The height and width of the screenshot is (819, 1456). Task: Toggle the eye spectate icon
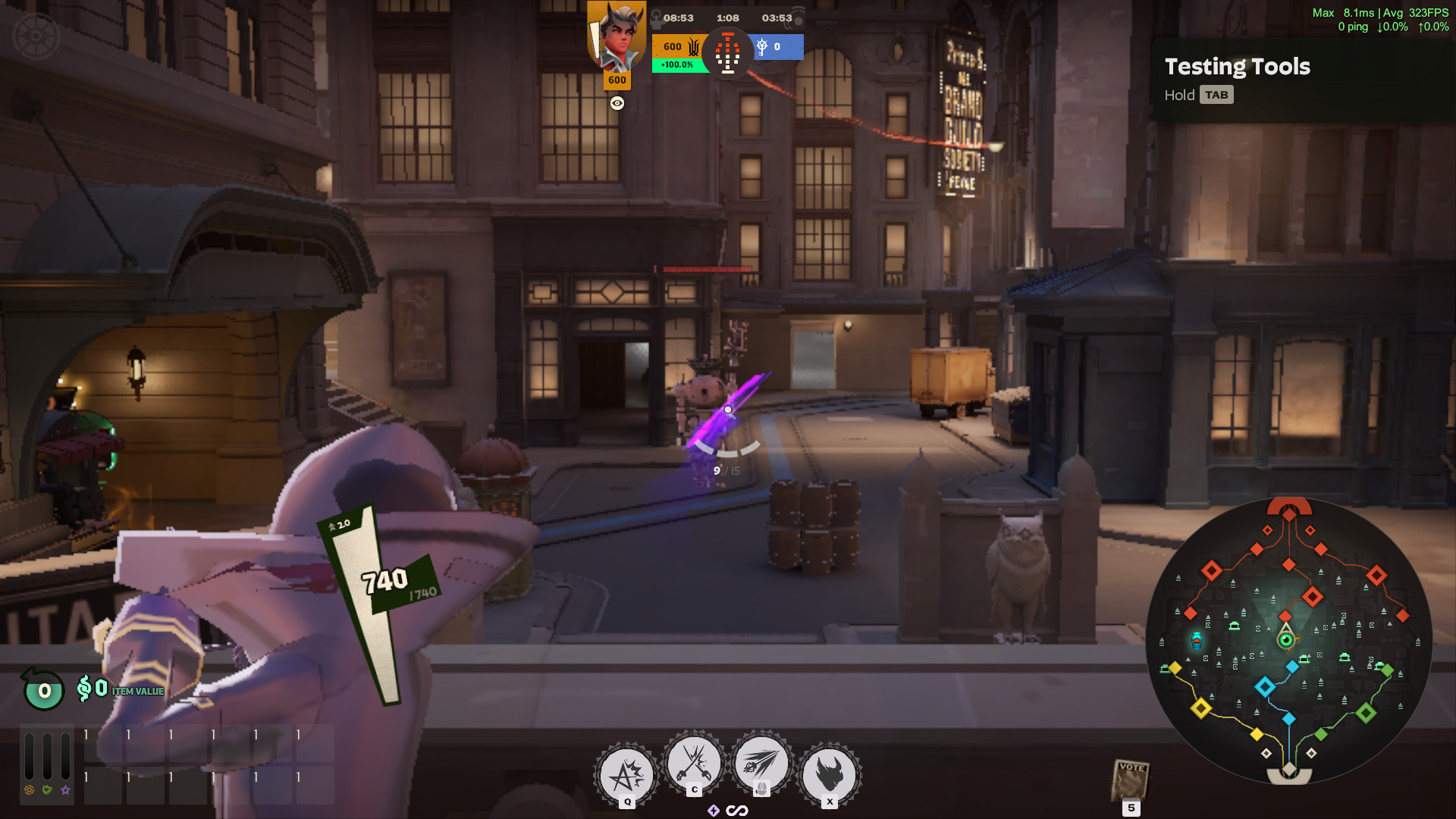[x=617, y=103]
